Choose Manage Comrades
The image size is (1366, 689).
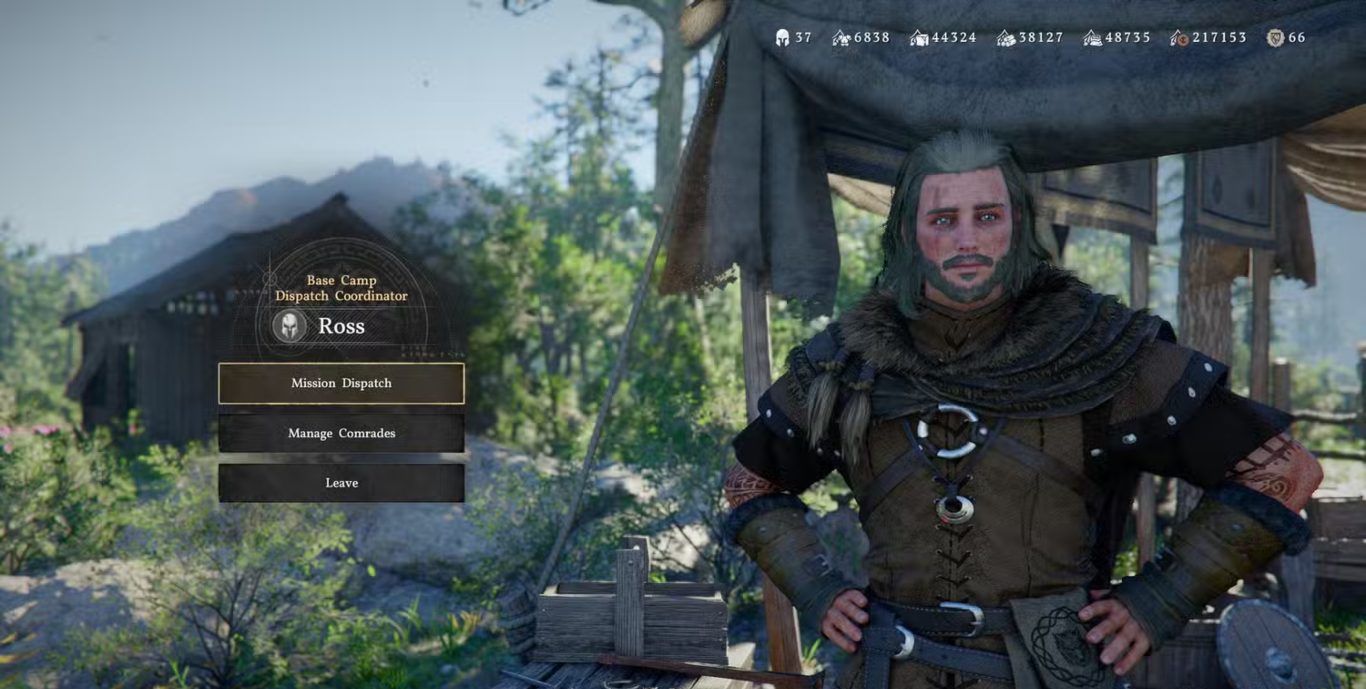341,433
